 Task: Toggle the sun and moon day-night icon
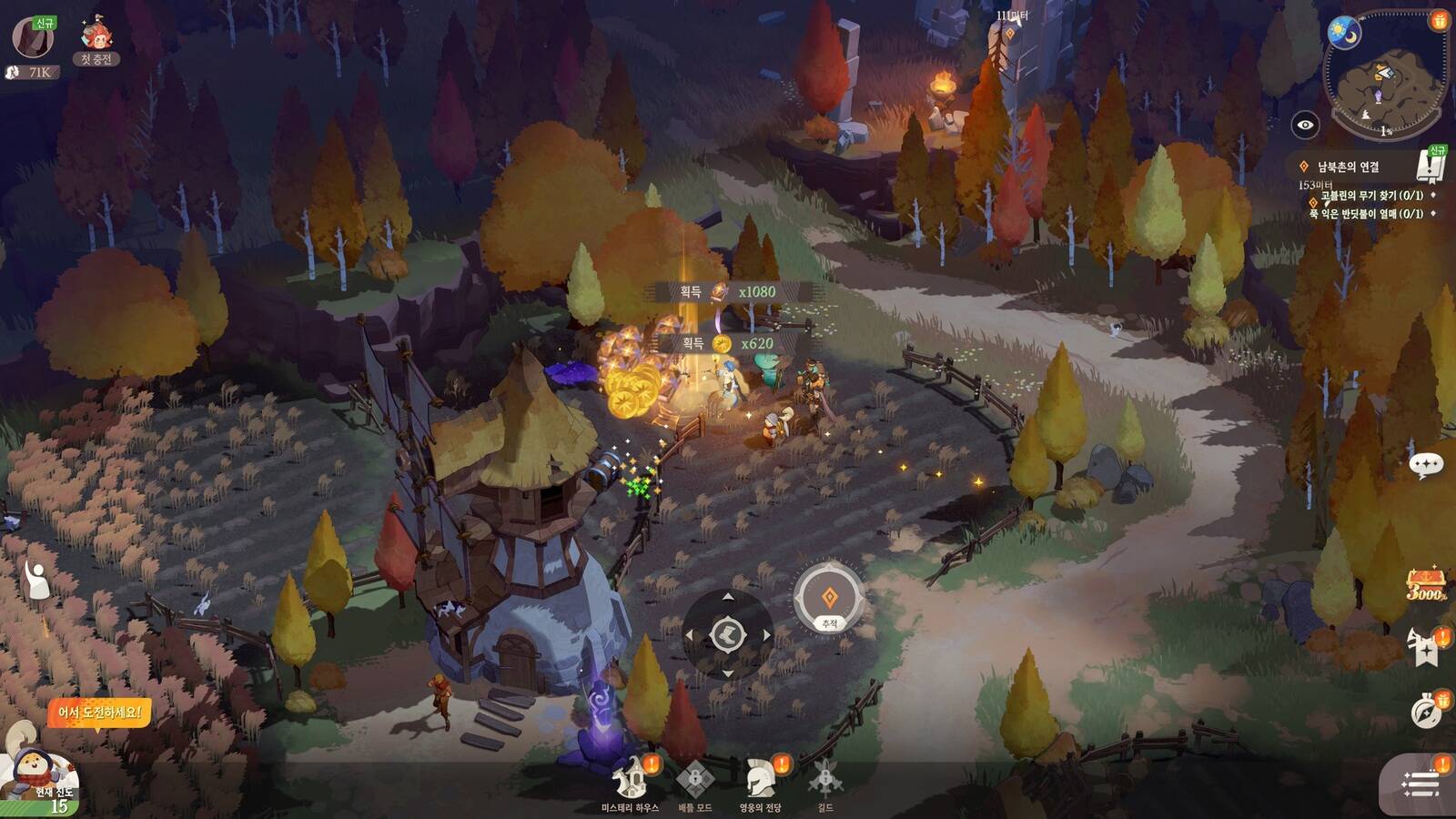point(1343,34)
